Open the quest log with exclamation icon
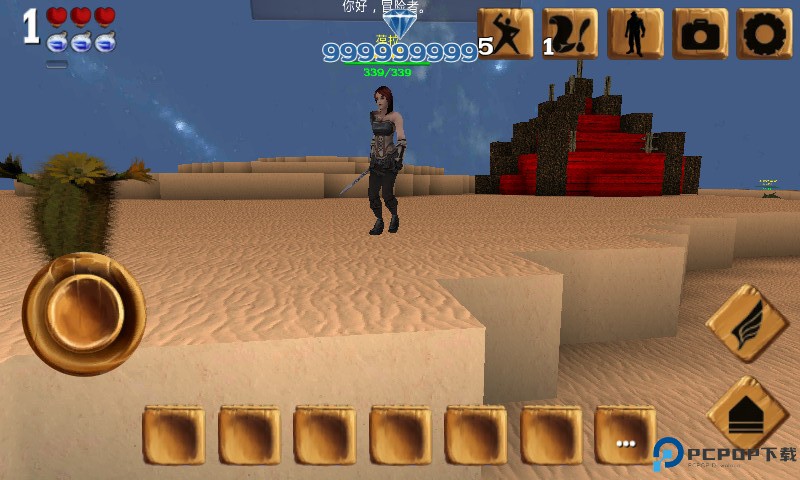This screenshot has width=800, height=480. pos(570,34)
